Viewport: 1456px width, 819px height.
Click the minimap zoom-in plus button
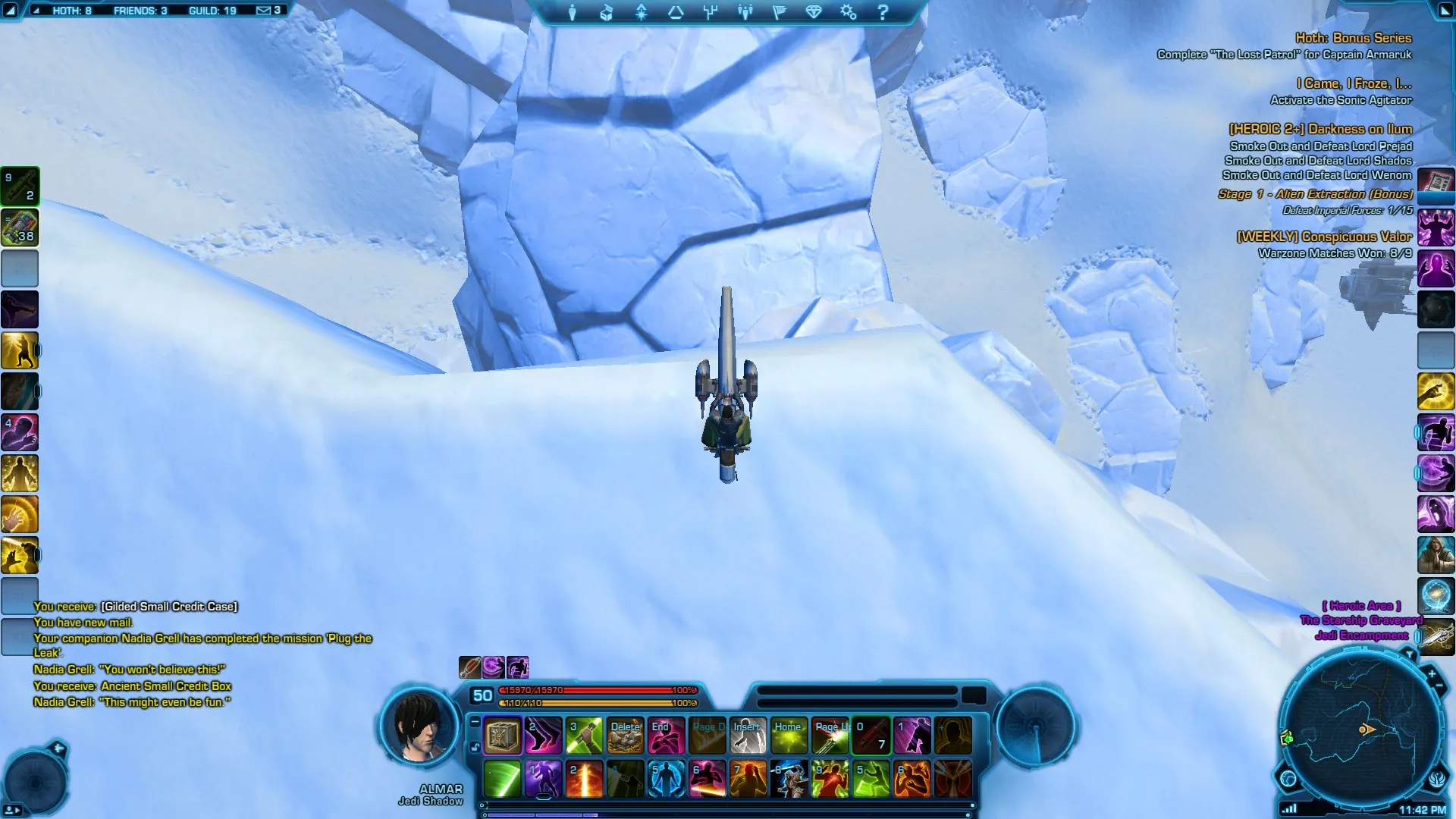1431,673
